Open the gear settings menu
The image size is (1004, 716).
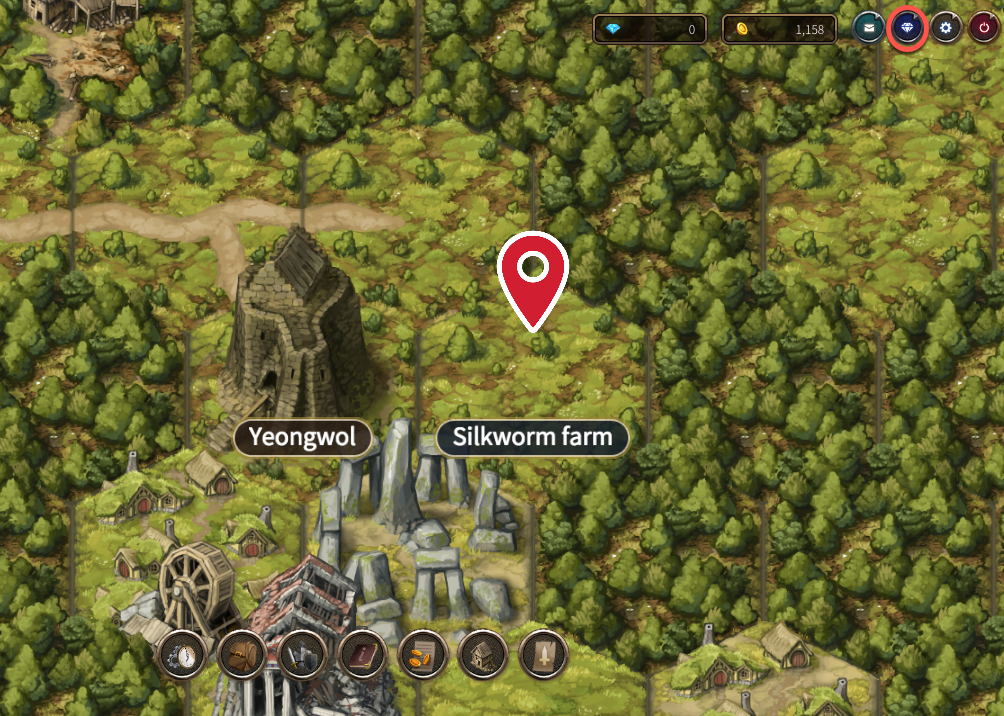click(945, 29)
